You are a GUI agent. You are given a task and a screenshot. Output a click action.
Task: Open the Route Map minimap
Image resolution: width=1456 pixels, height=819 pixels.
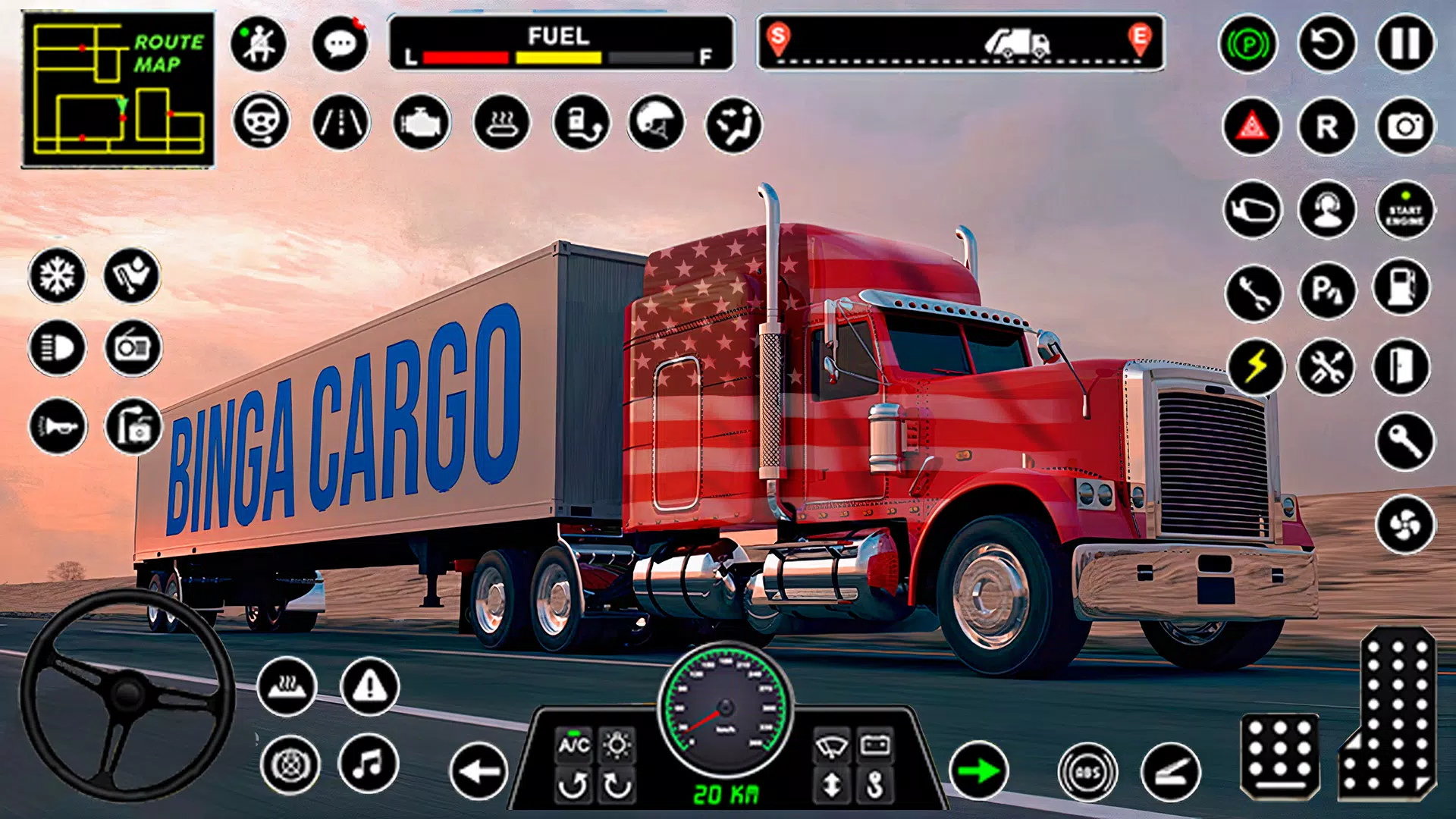(x=118, y=89)
